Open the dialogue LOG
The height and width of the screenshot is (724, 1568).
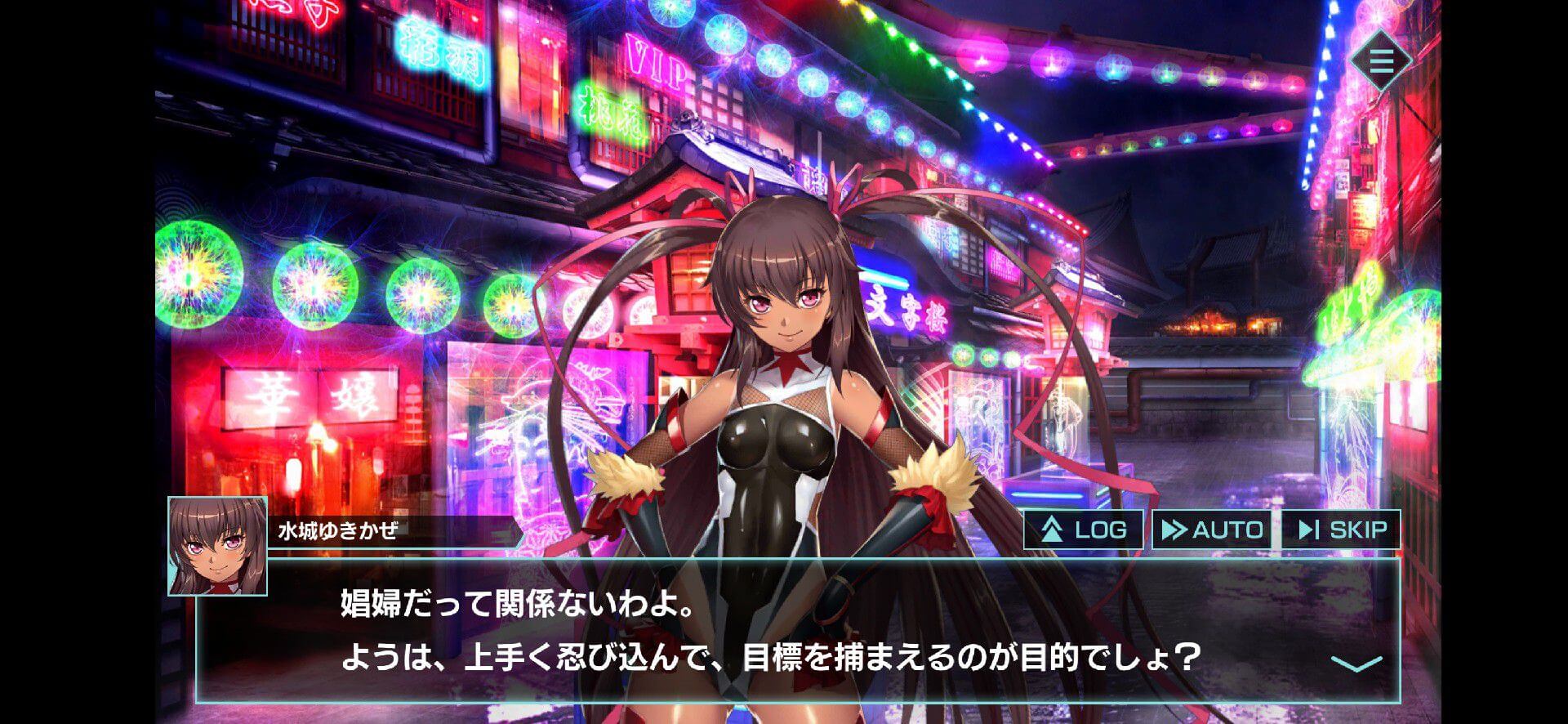(1084, 530)
